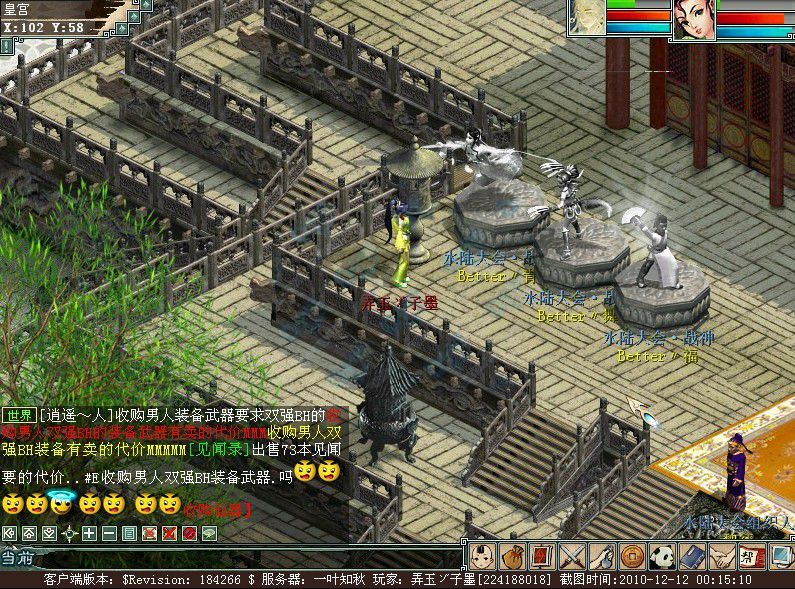This screenshot has width=795, height=589.
Task: Click the chat plus button
Action: (89, 533)
